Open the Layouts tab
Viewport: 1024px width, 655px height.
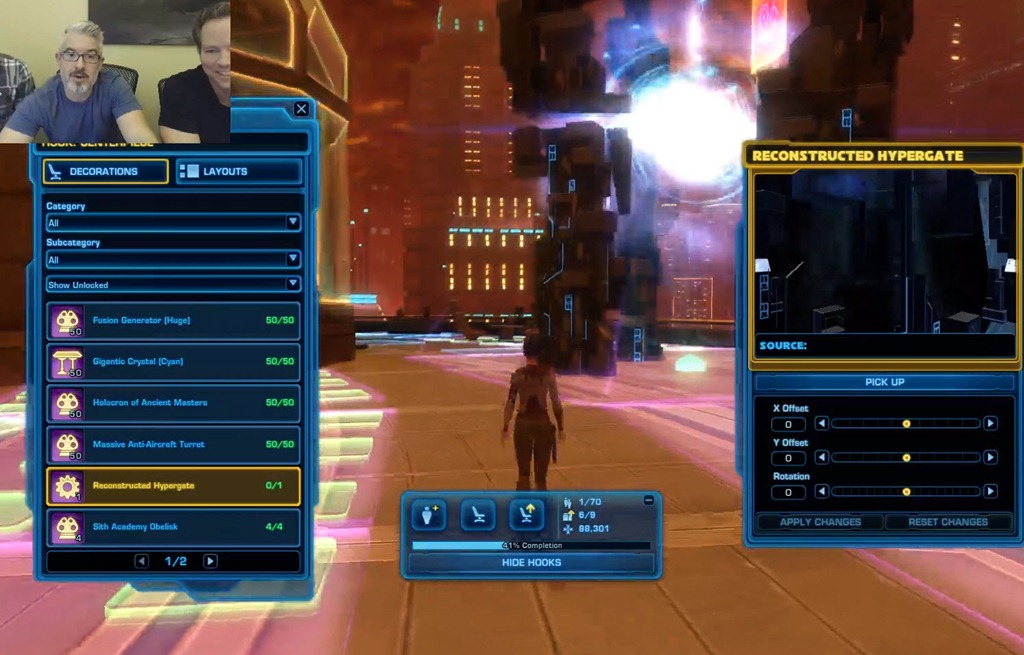(239, 172)
